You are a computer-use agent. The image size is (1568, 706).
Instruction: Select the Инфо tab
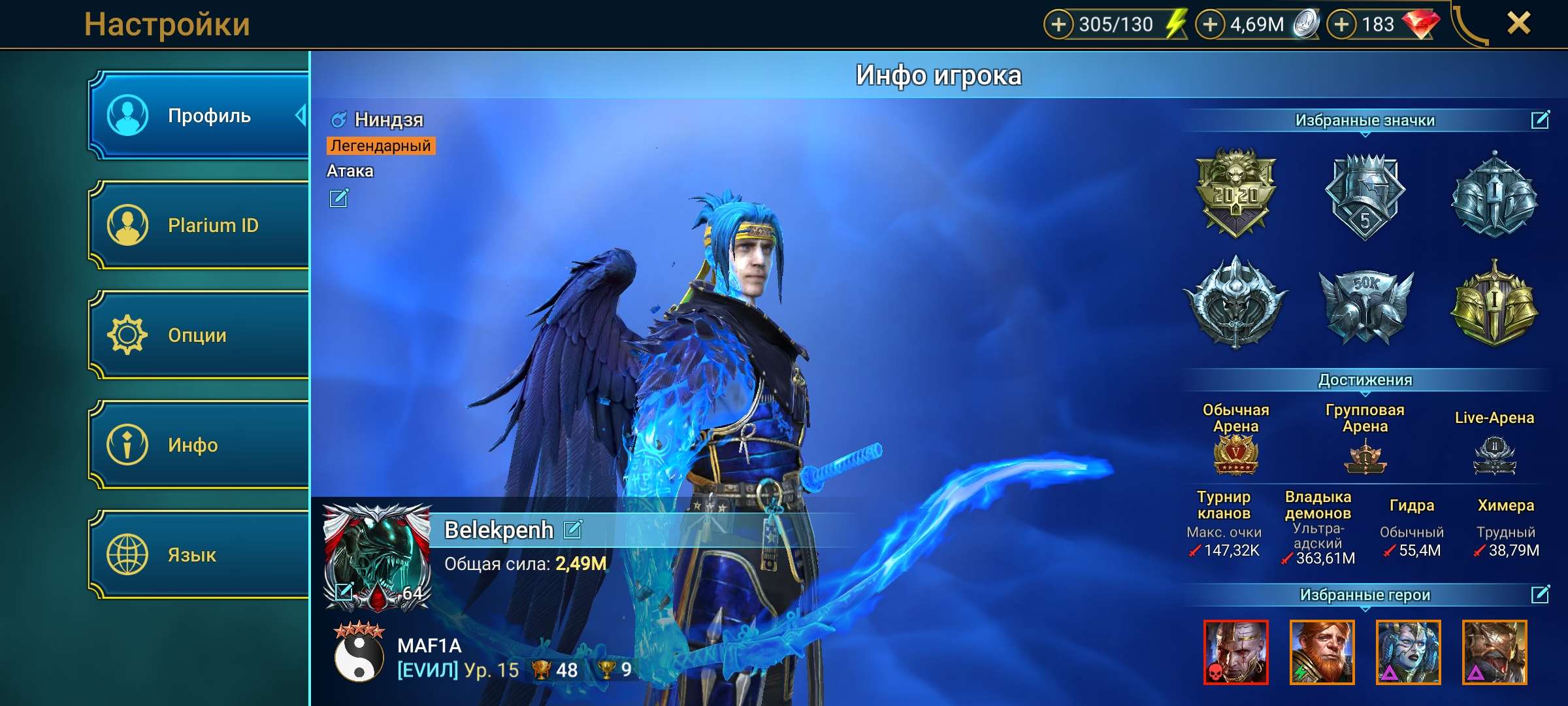point(199,445)
